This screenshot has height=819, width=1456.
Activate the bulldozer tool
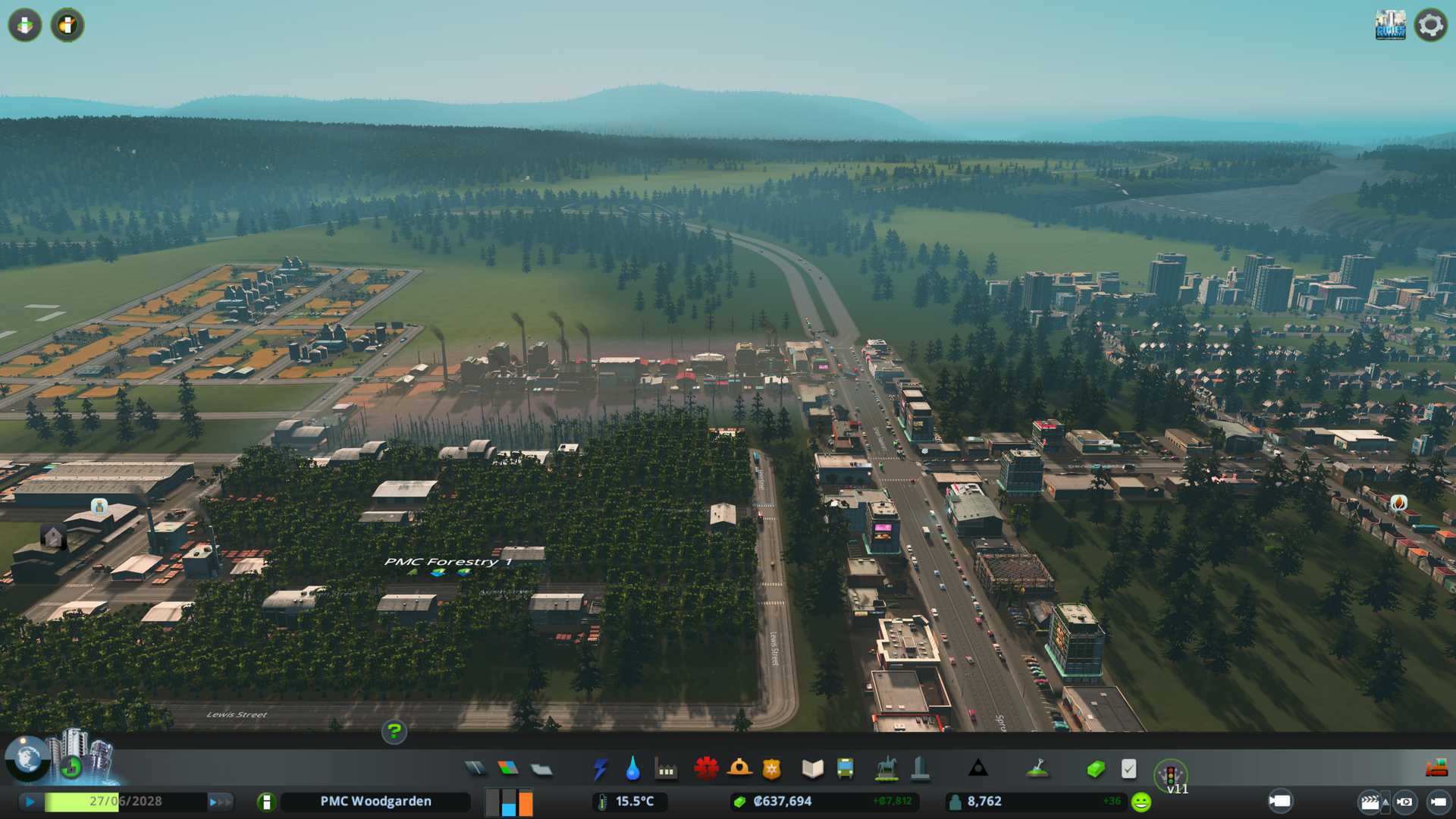tap(1436, 769)
